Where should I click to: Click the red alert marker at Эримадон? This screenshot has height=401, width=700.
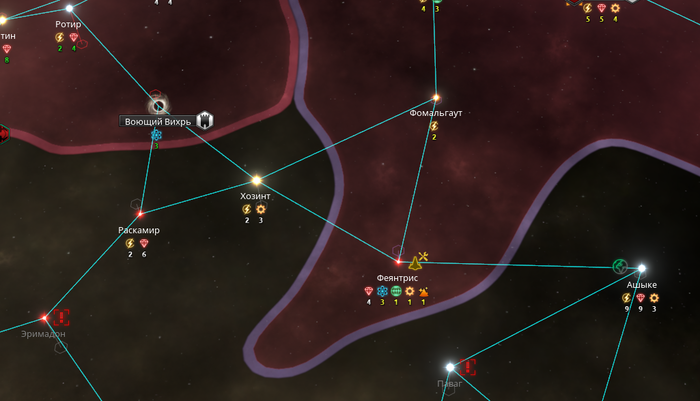[63, 317]
